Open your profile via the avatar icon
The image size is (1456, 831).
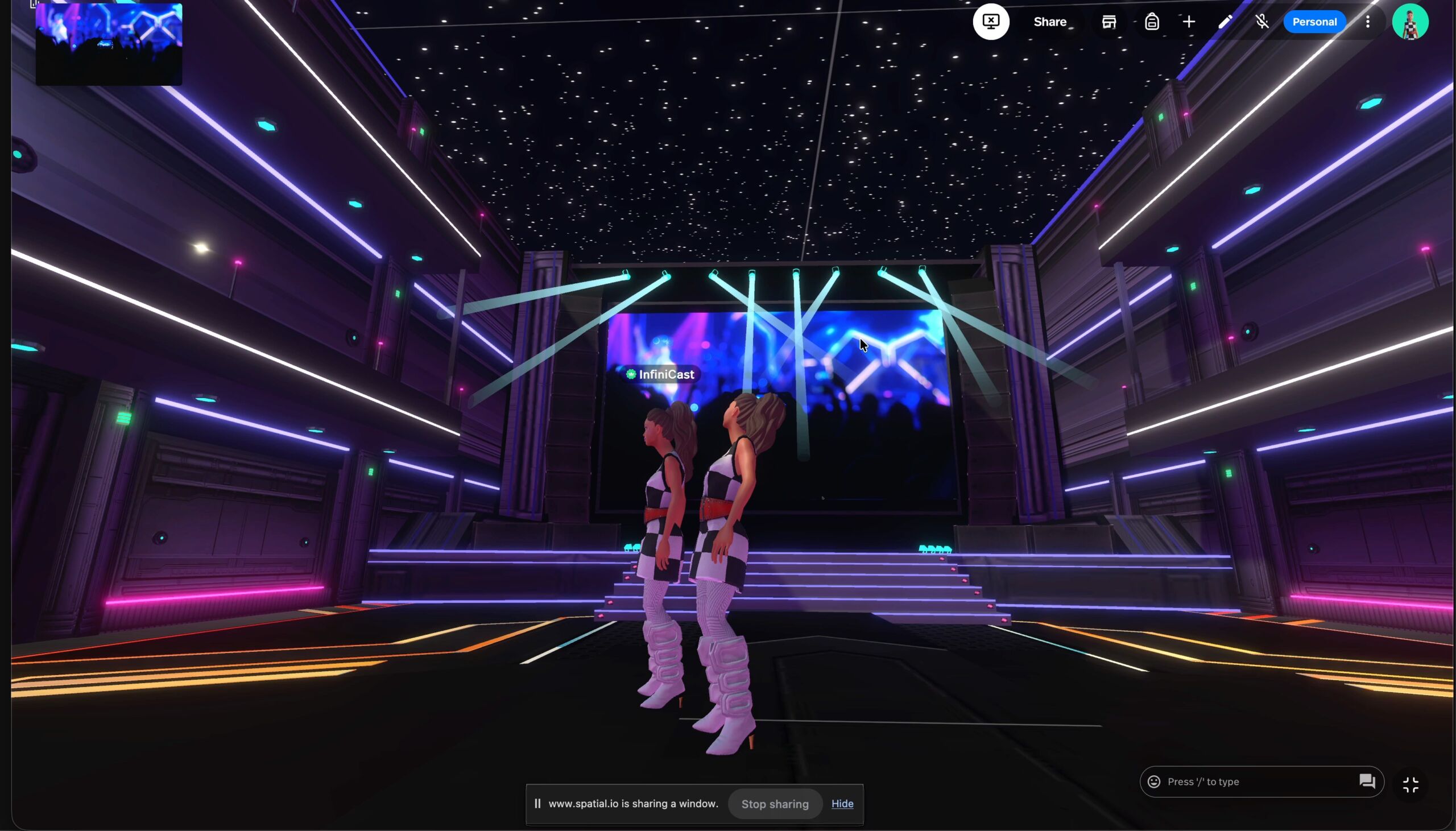pos(1410,22)
